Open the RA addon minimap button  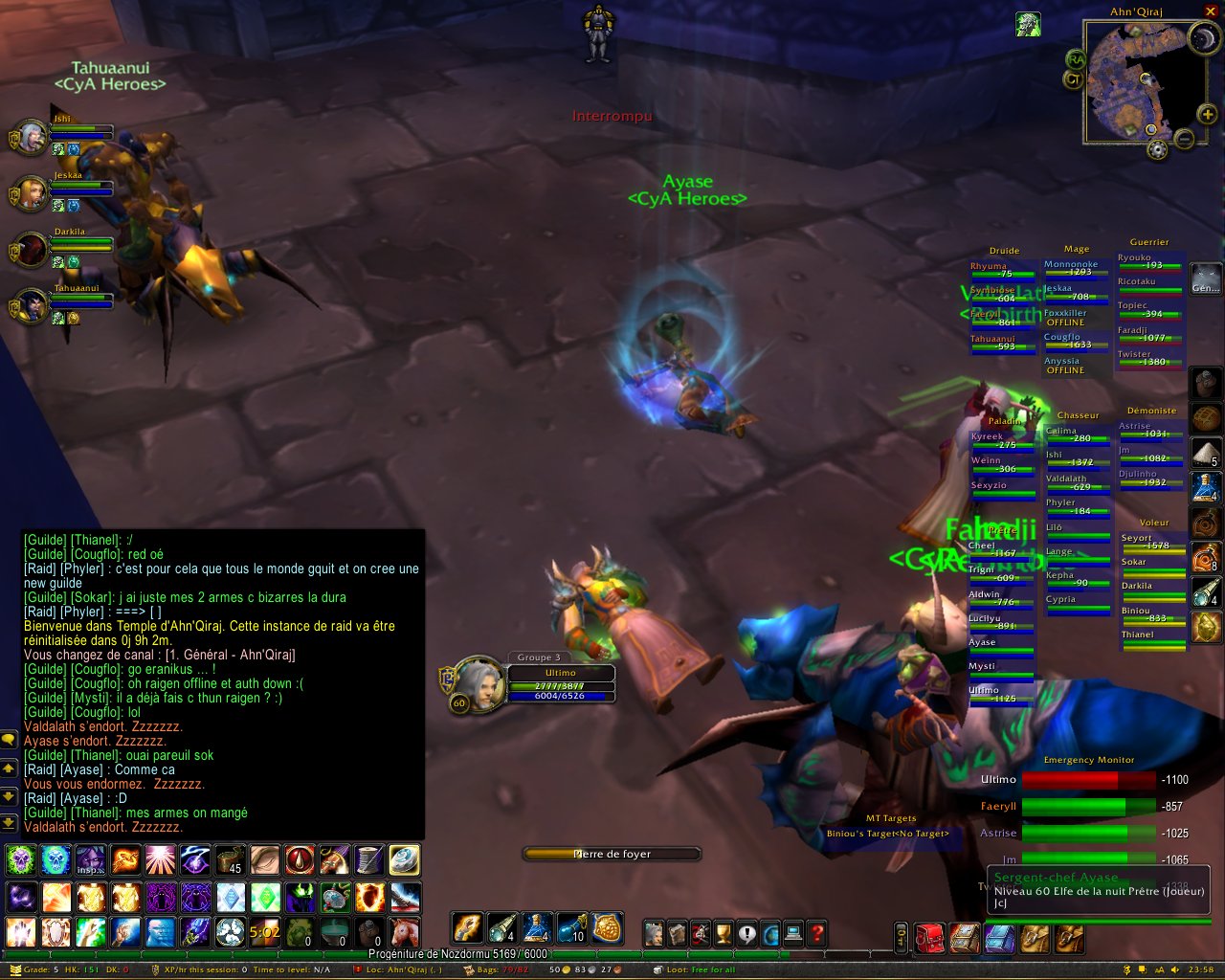tap(1076, 59)
